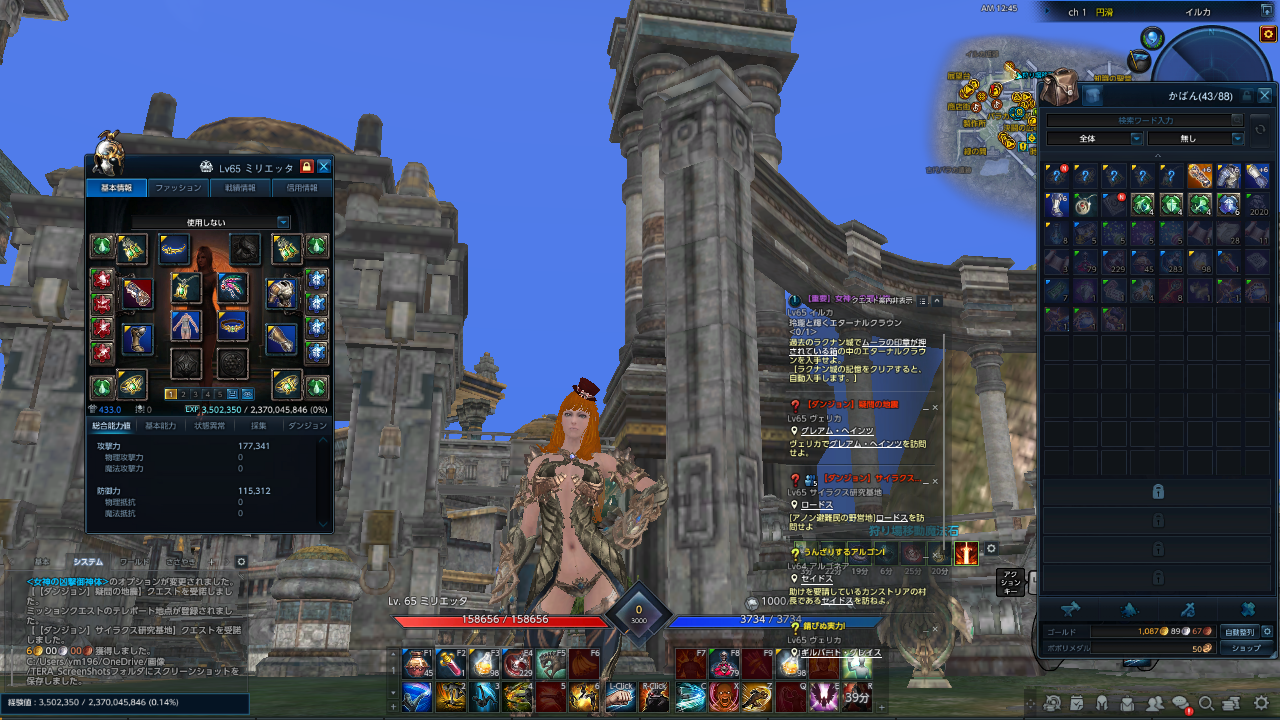Select the sword icon in the inventory footer

pos(1190,609)
